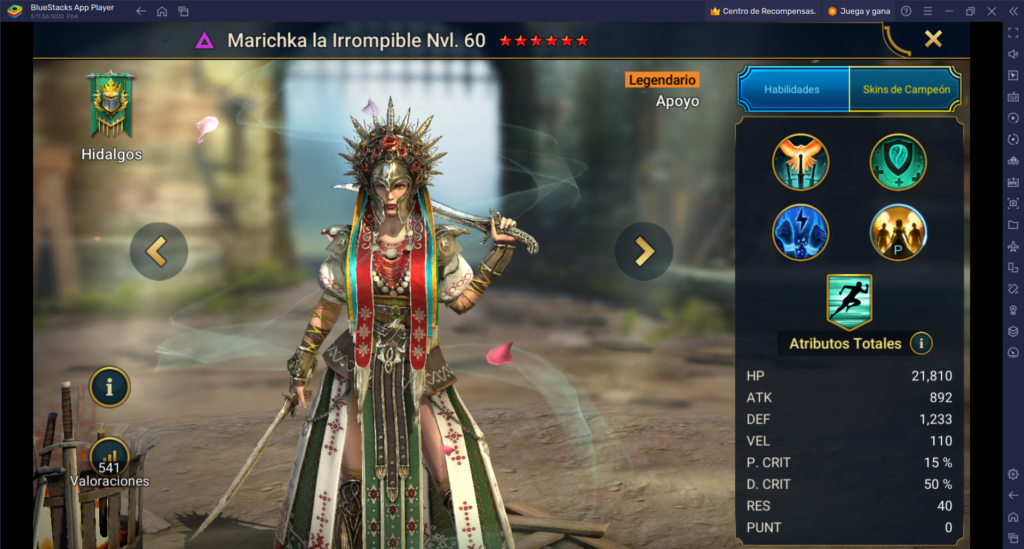Open the champion info button on left
This screenshot has height=549, width=1024.
tap(110, 387)
